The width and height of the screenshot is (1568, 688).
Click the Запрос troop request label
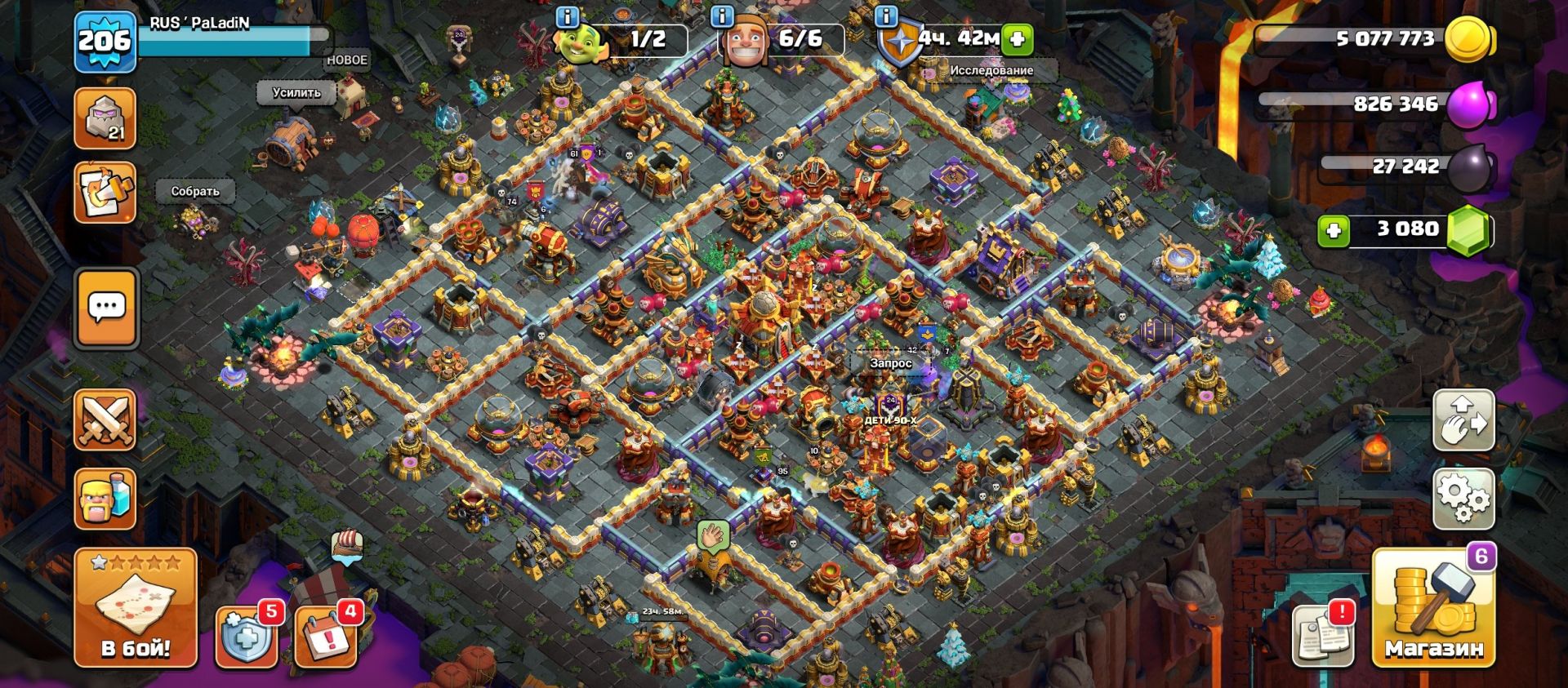pos(890,363)
